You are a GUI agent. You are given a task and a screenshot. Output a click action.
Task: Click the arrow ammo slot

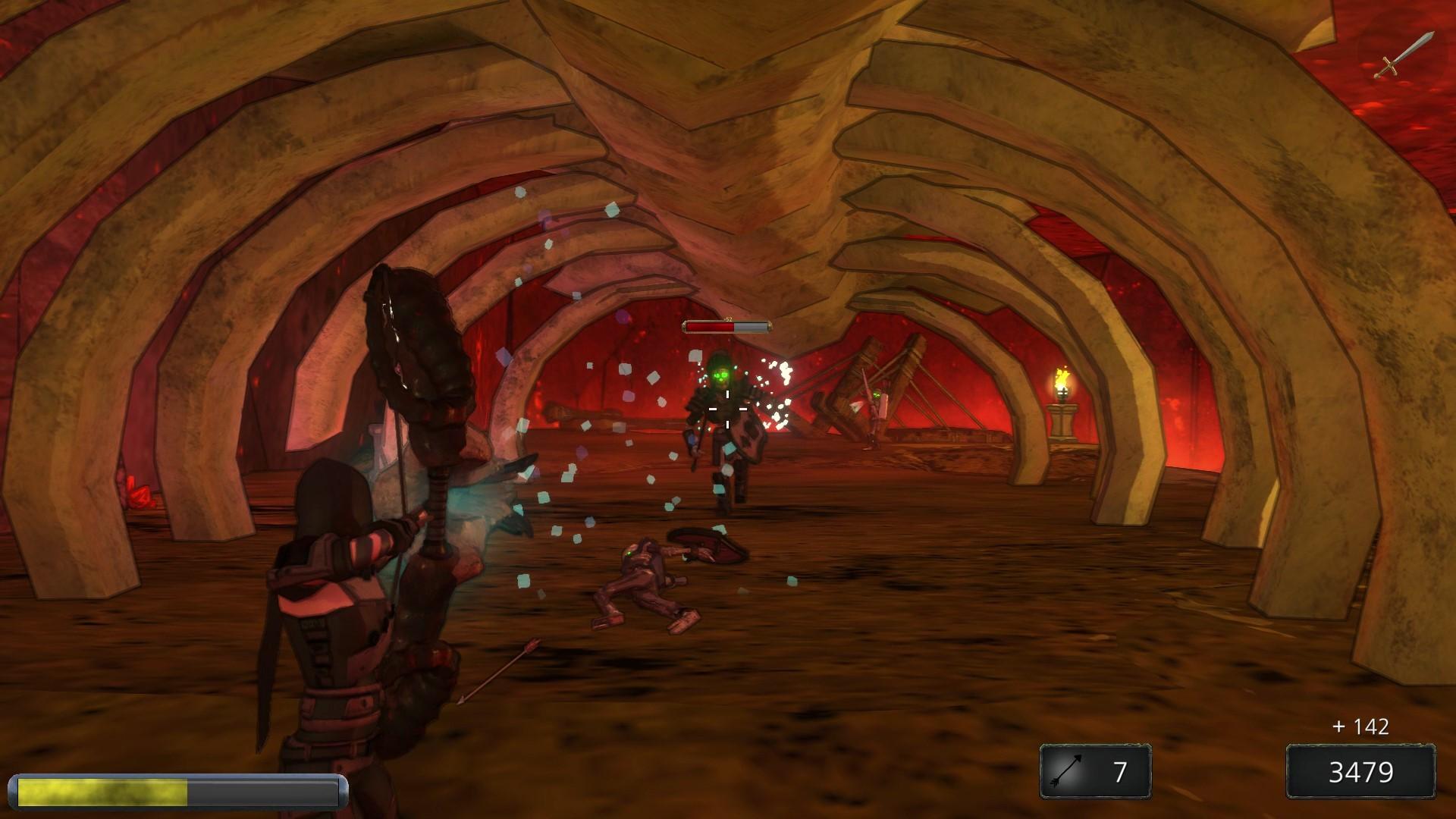coord(1095,771)
